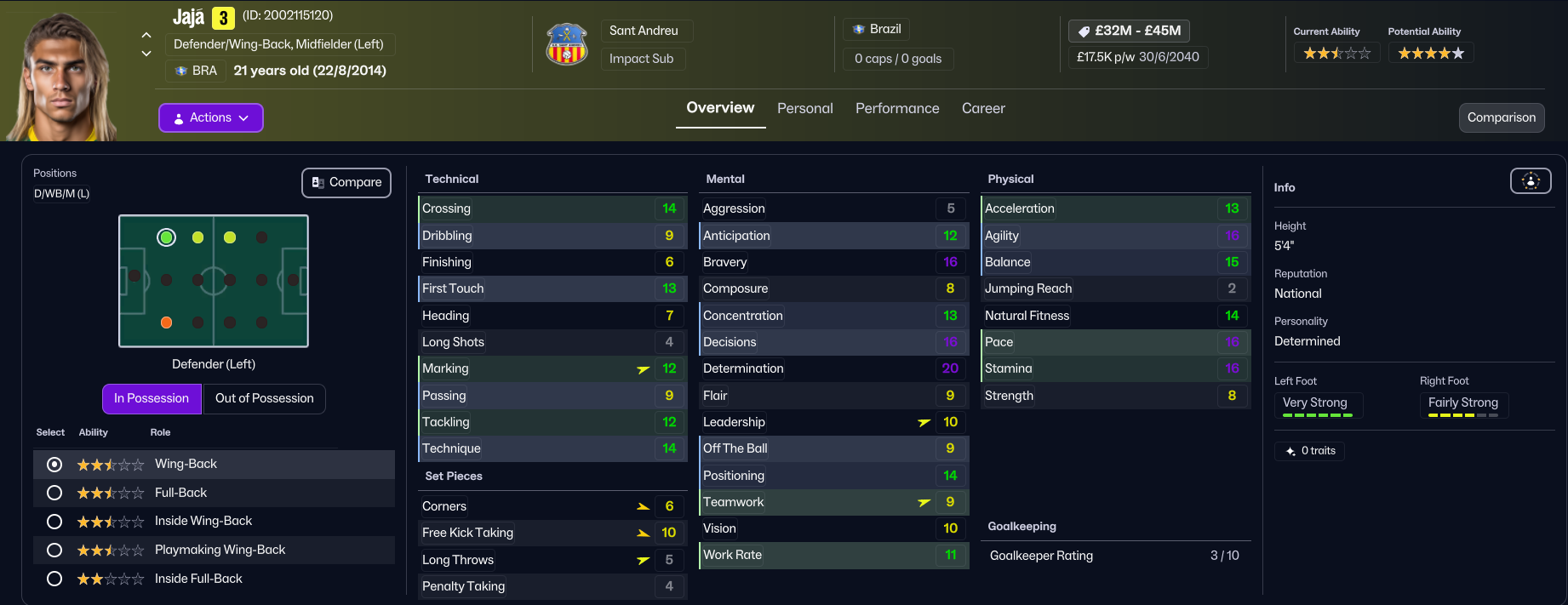Go to next player with down arrow

click(146, 54)
